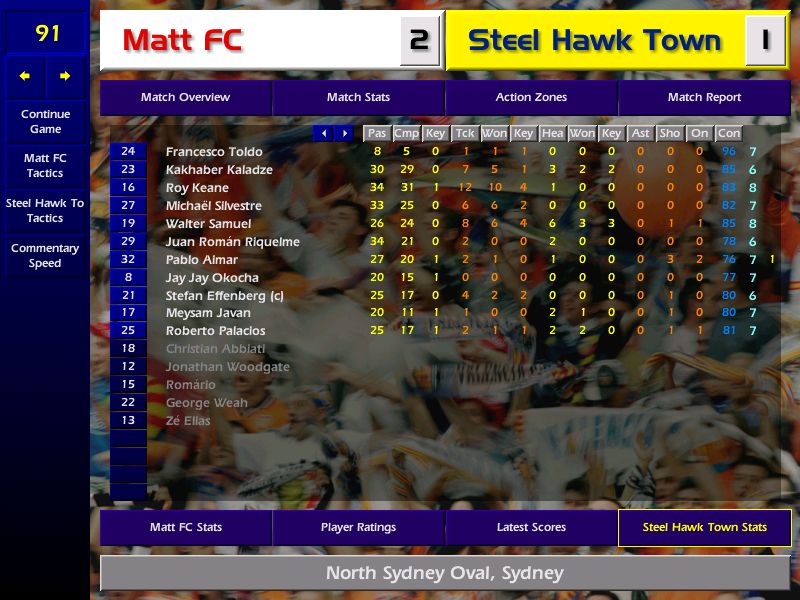Show Matt FC Stats
This screenshot has height=600, width=800.
[x=186, y=527]
